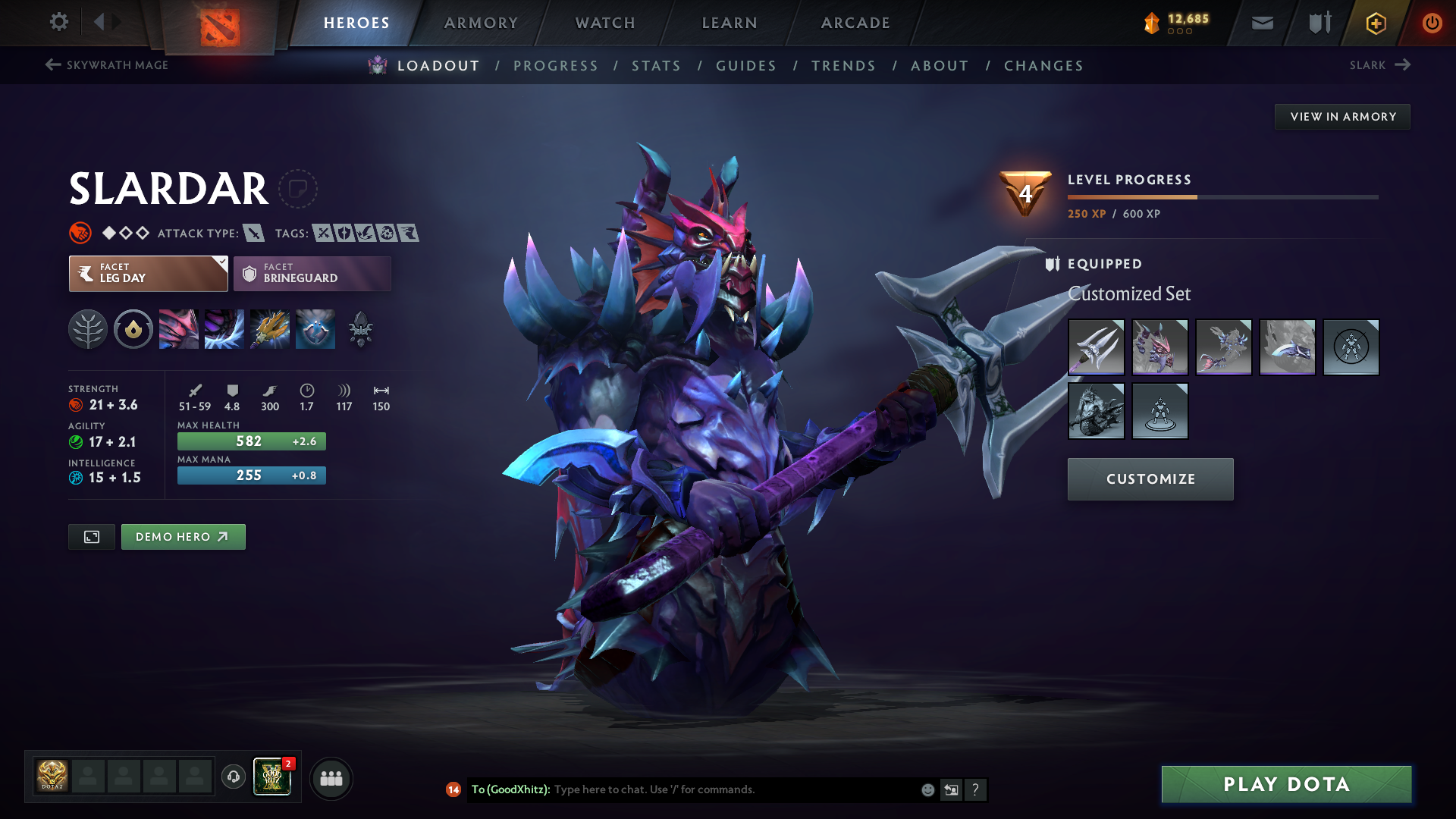Viewport: 1456px width, 819px height.
Task: Open the Guides sub-tab
Action: 746,66
